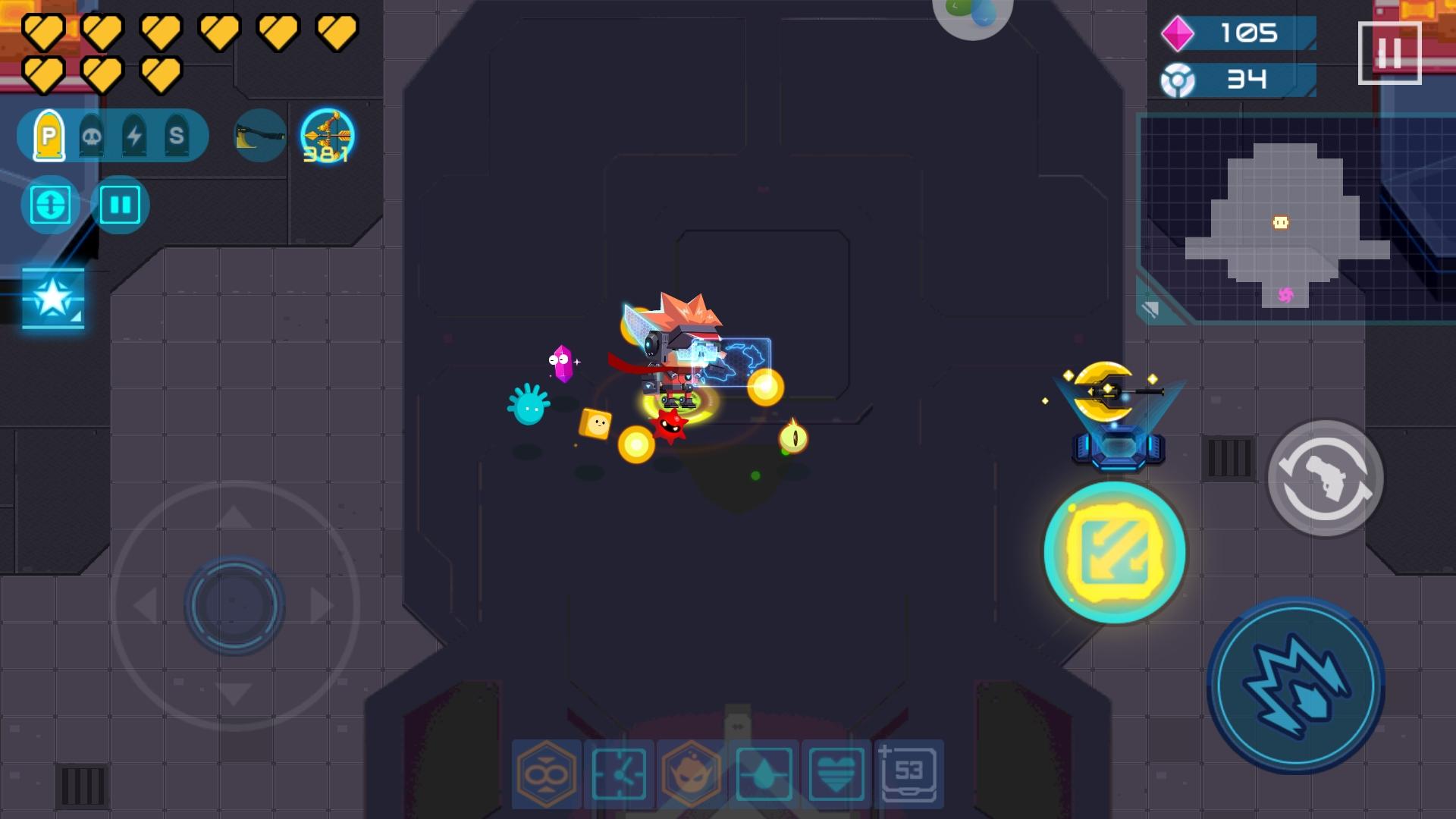Viewport: 1456px width, 819px height.
Task: Enable the lightning bullet ammo
Action: click(135, 135)
